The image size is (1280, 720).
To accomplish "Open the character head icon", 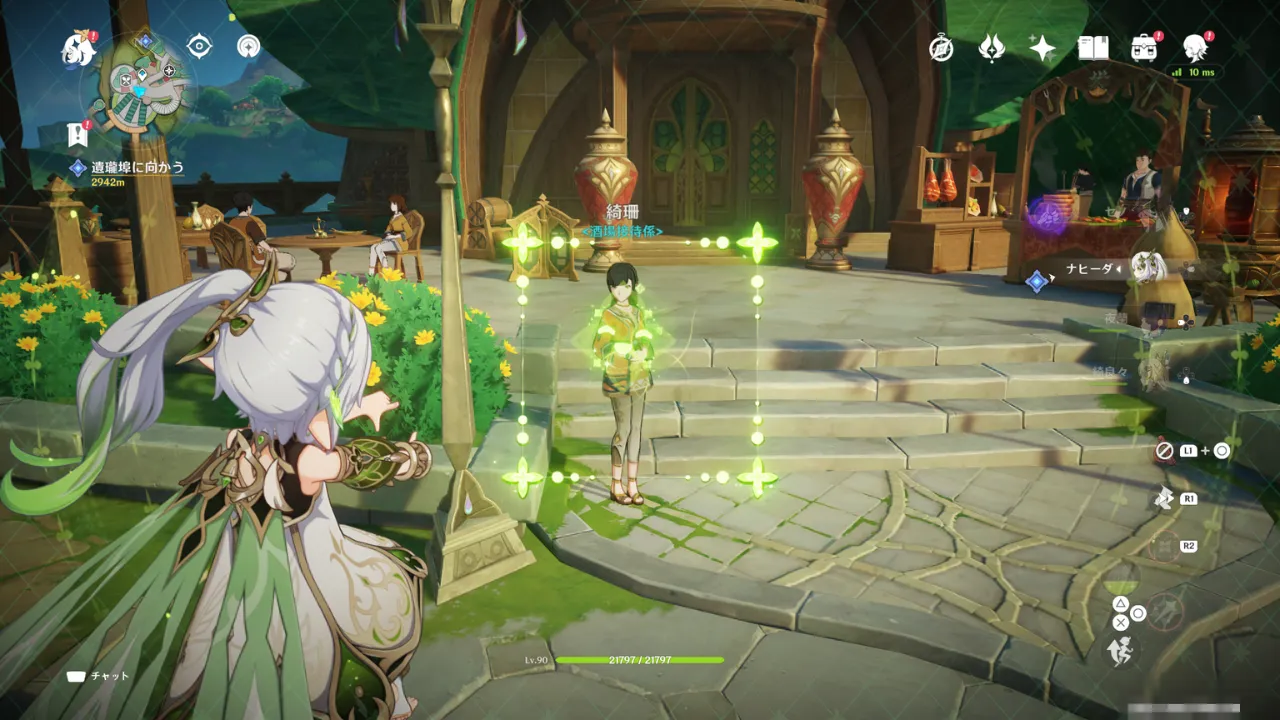I will click(x=1195, y=46).
